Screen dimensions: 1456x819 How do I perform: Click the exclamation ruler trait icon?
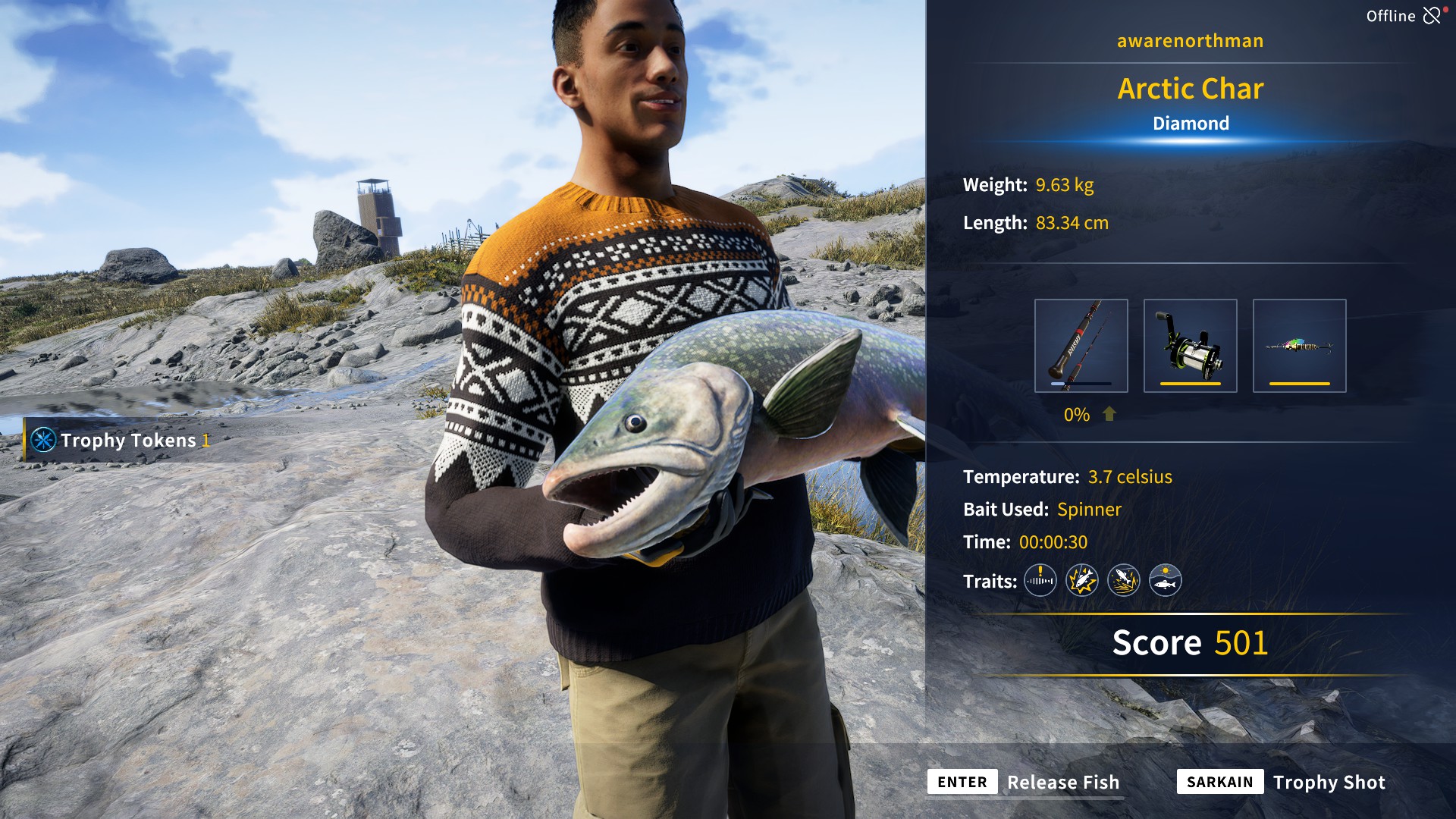tap(1040, 580)
